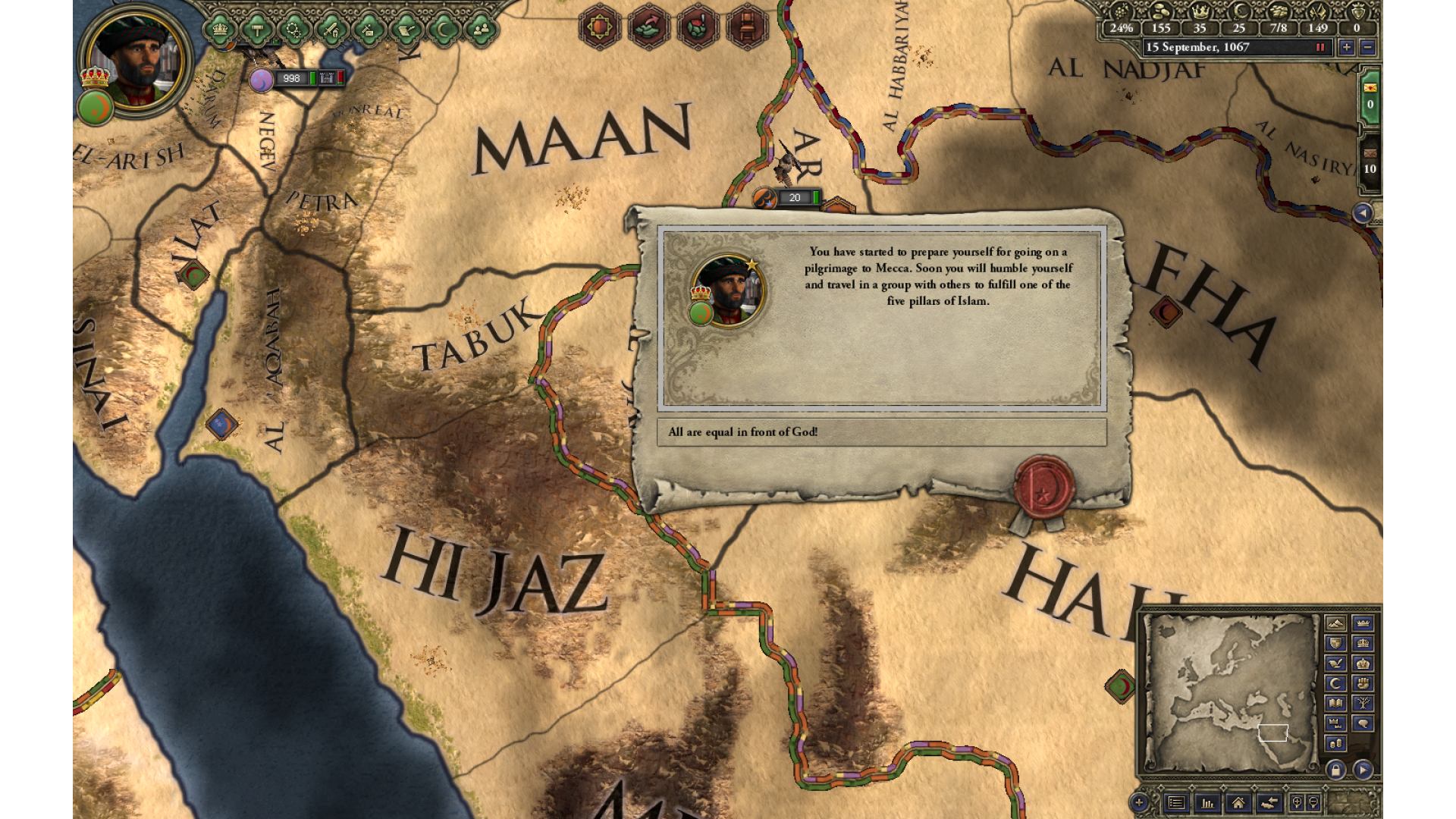Decrease game speed with the minus button
The image size is (1456, 819).
pos(1367,47)
